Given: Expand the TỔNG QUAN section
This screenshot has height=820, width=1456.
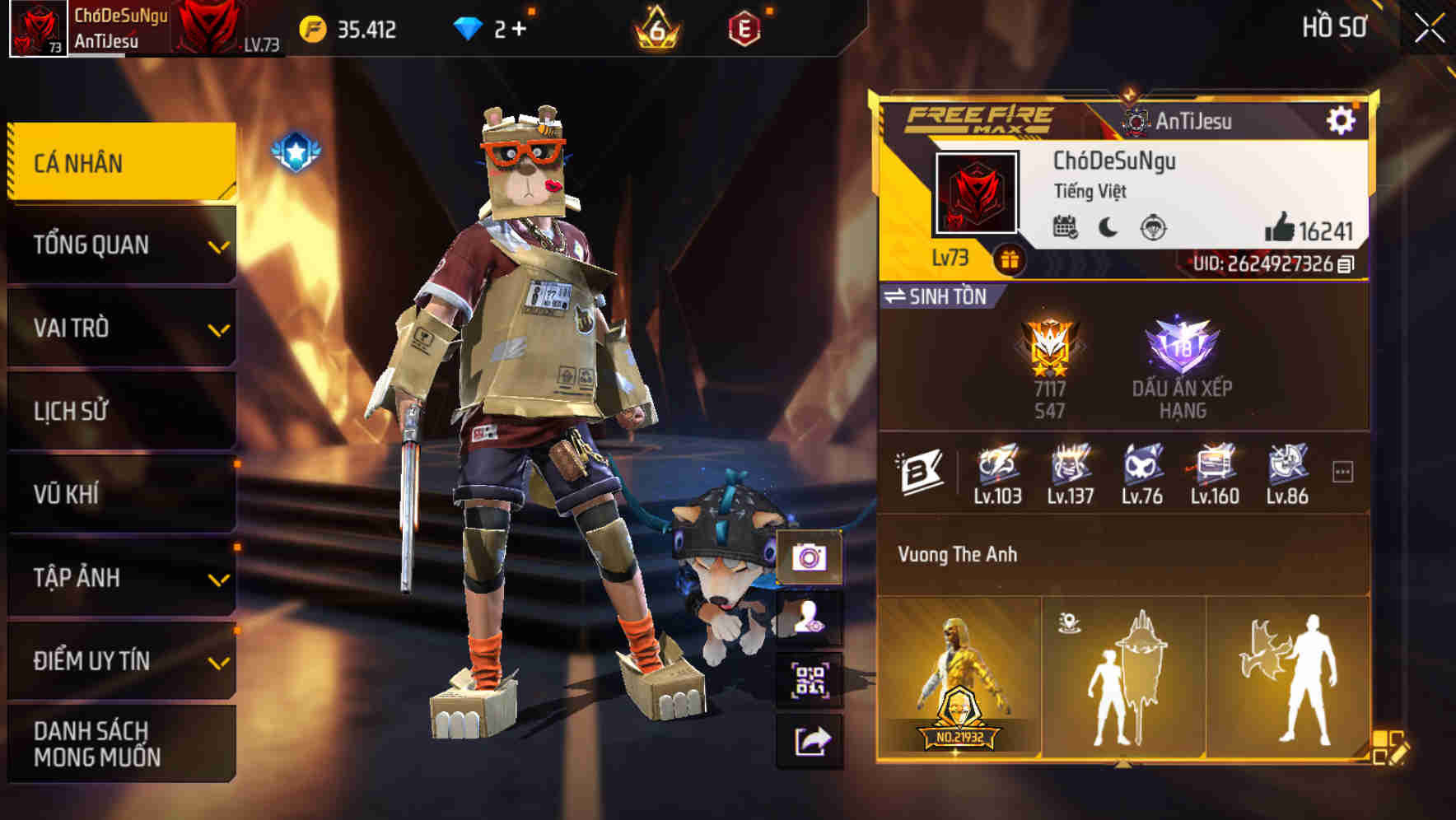Looking at the screenshot, I should pyautogui.click(x=120, y=245).
